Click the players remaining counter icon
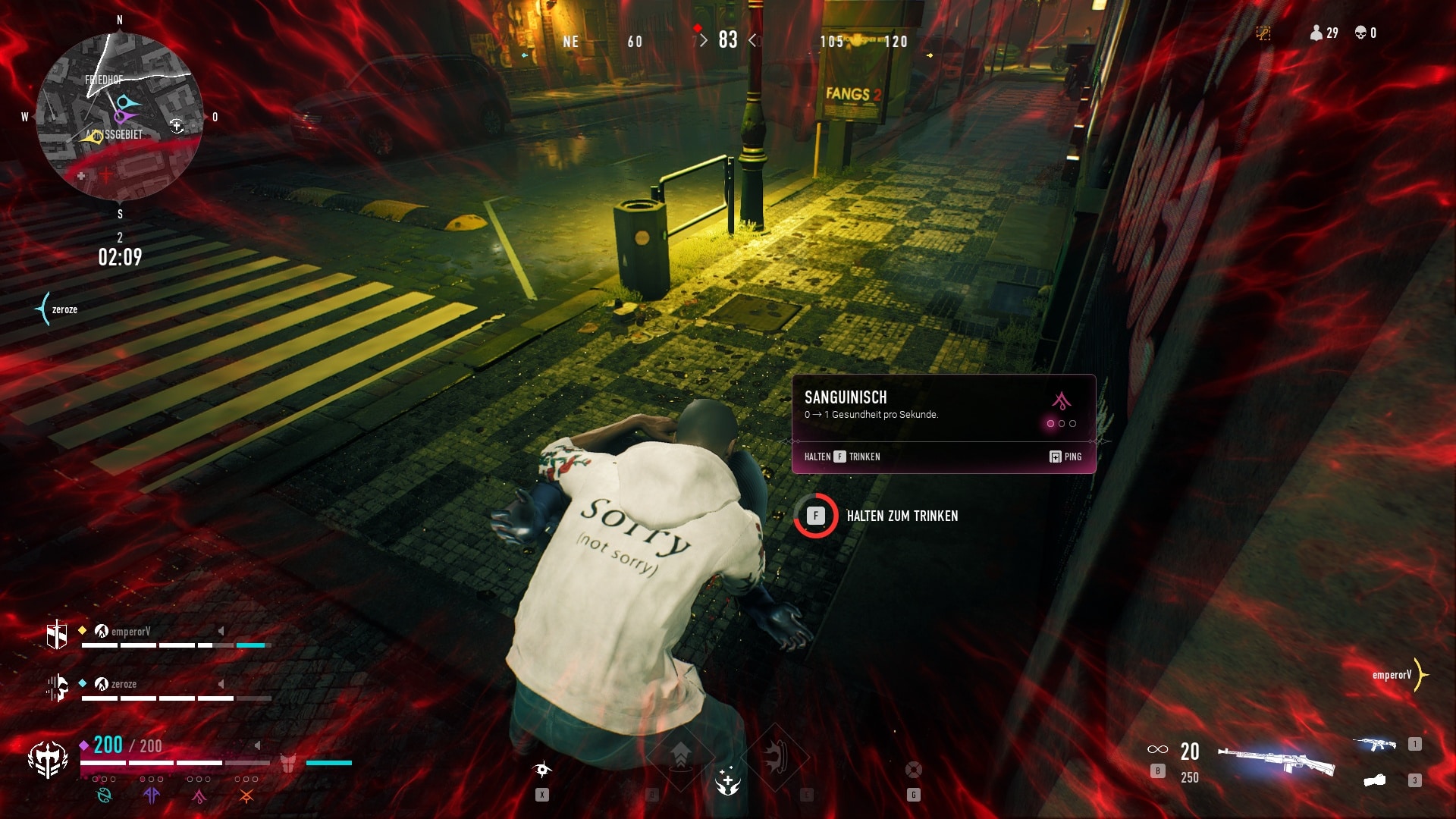This screenshot has width=1456, height=819. click(1316, 33)
